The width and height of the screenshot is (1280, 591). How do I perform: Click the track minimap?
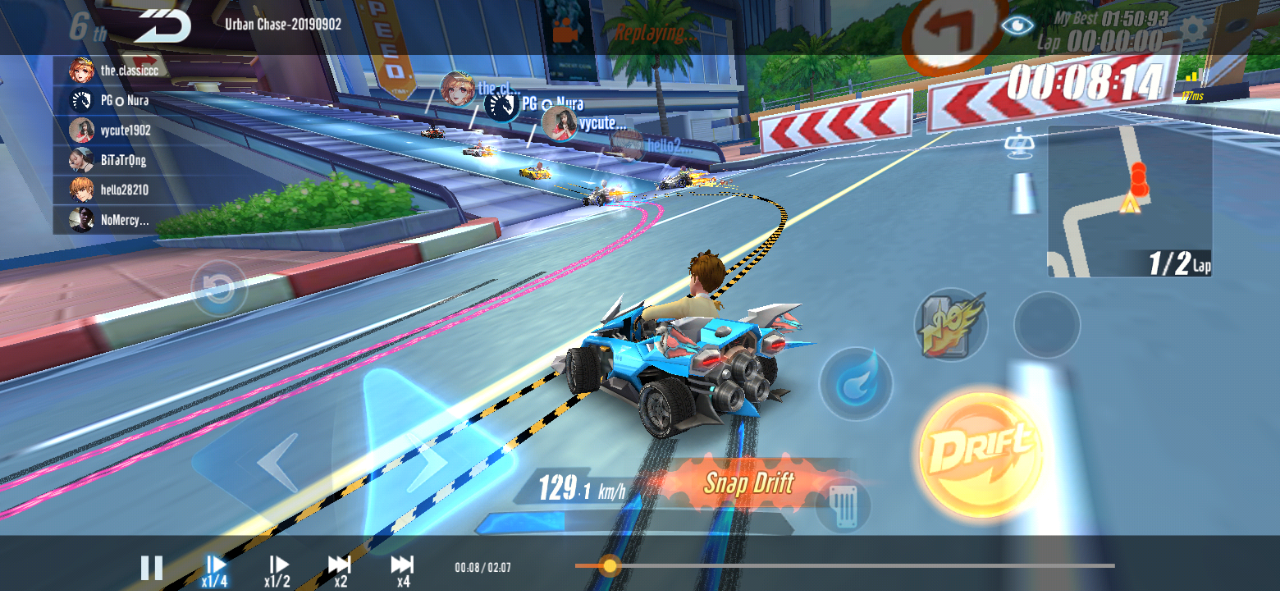(x=1129, y=202)
